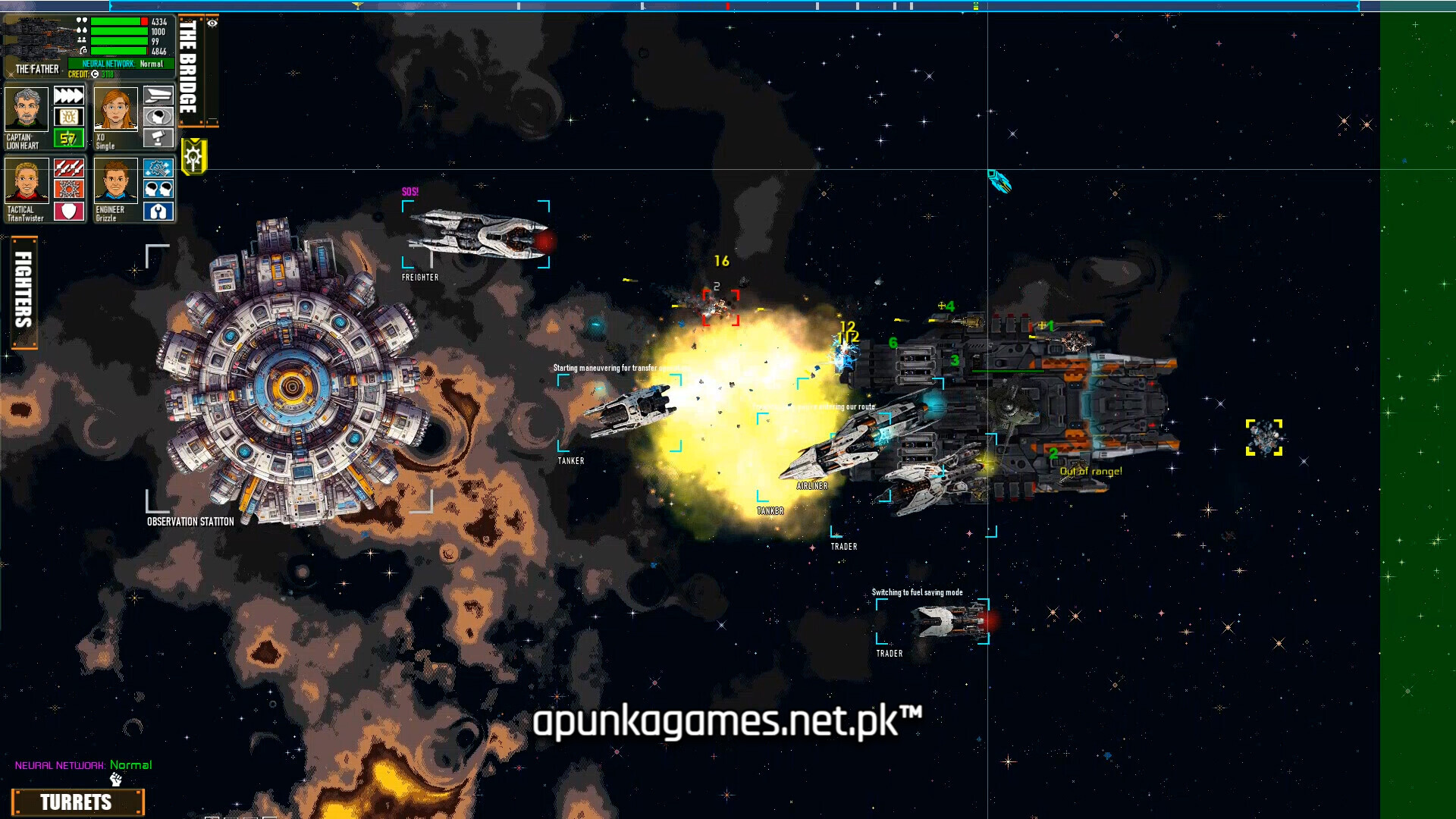Toggle the eye visibility icon
Screen dimensions: 1456x819
pyautogui.click(x=212, y=24)
